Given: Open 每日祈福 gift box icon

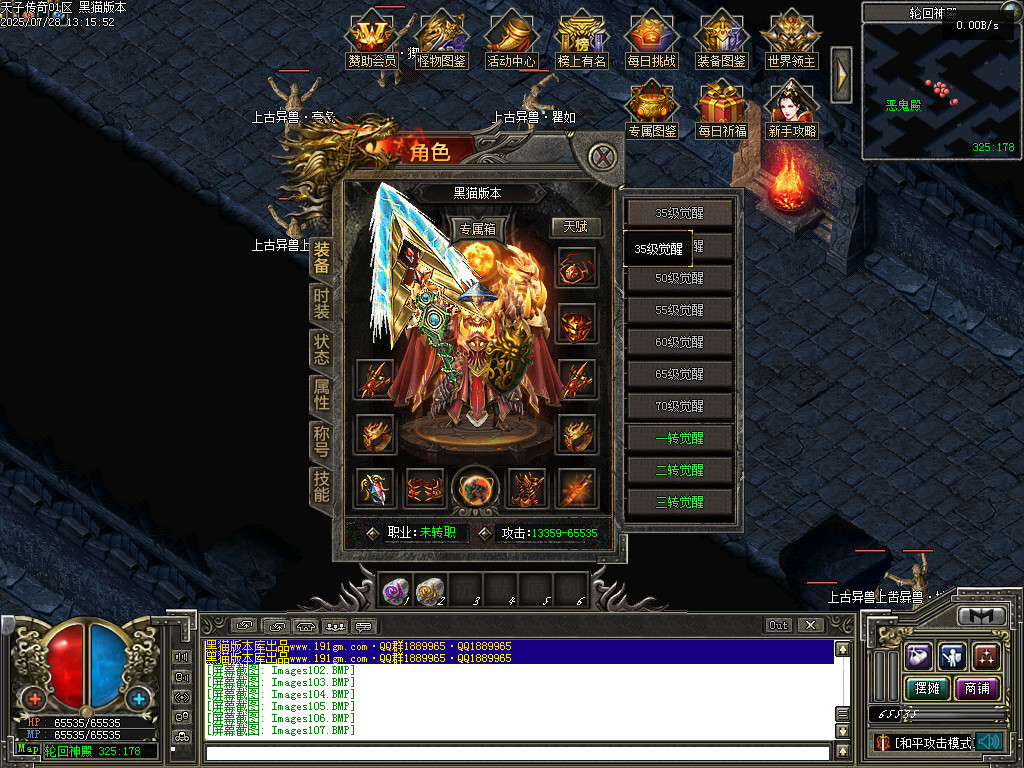Looking at the screenshot, I should pos(722,110).
